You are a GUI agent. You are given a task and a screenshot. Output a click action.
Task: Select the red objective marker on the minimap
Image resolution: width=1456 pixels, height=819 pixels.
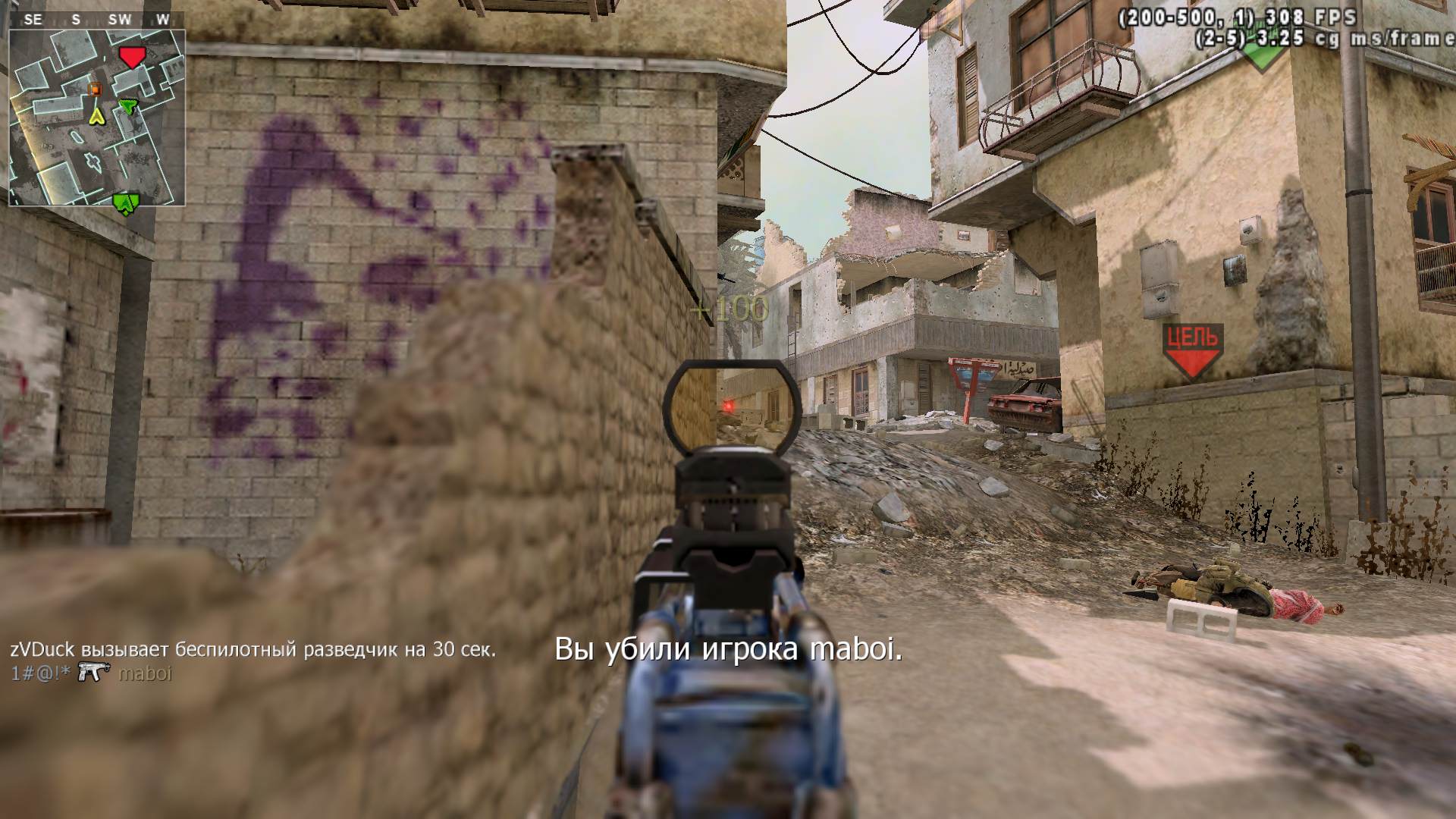[x=132, y=57]
